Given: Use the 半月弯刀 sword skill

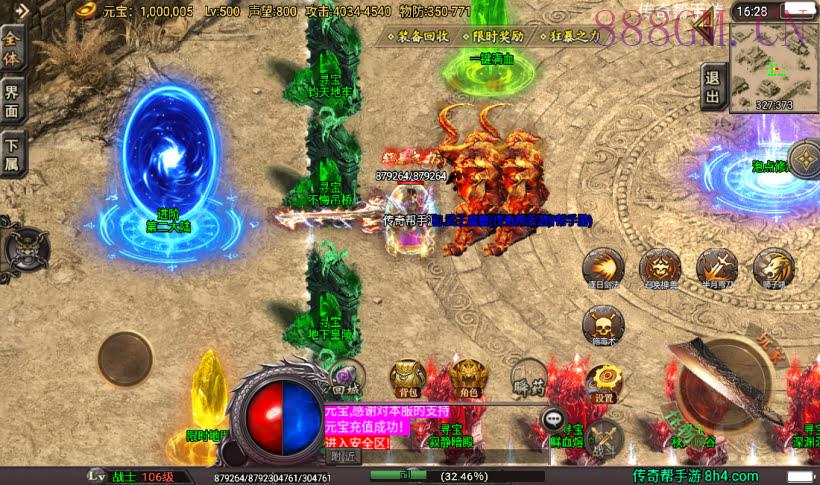Looking at the screenshot, I should (x=717, y=269).
